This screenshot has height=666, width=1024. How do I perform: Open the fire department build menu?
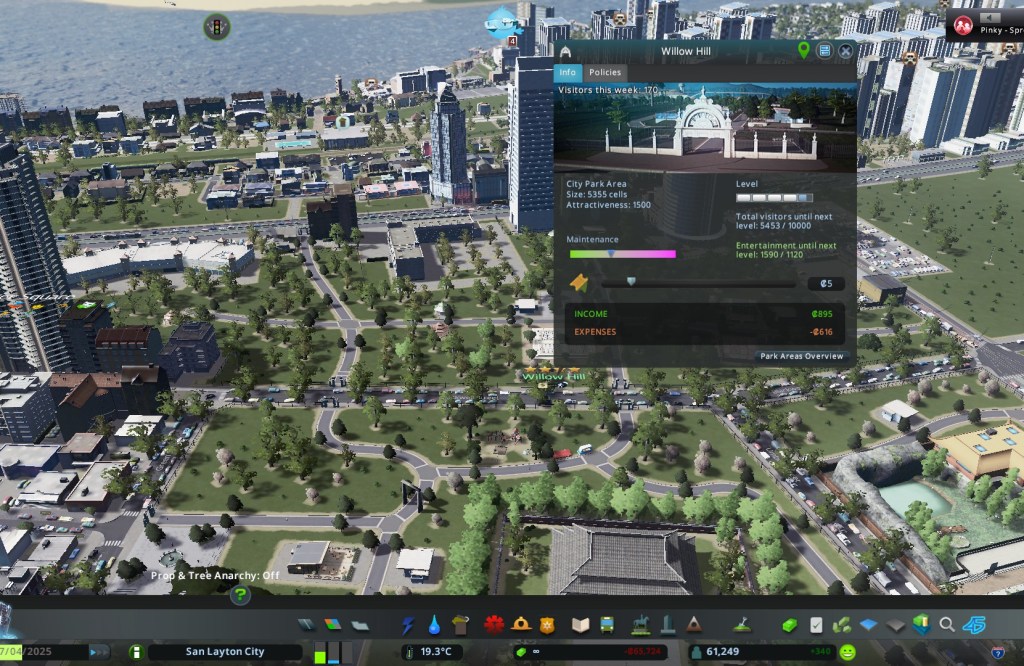pos(520,625)
